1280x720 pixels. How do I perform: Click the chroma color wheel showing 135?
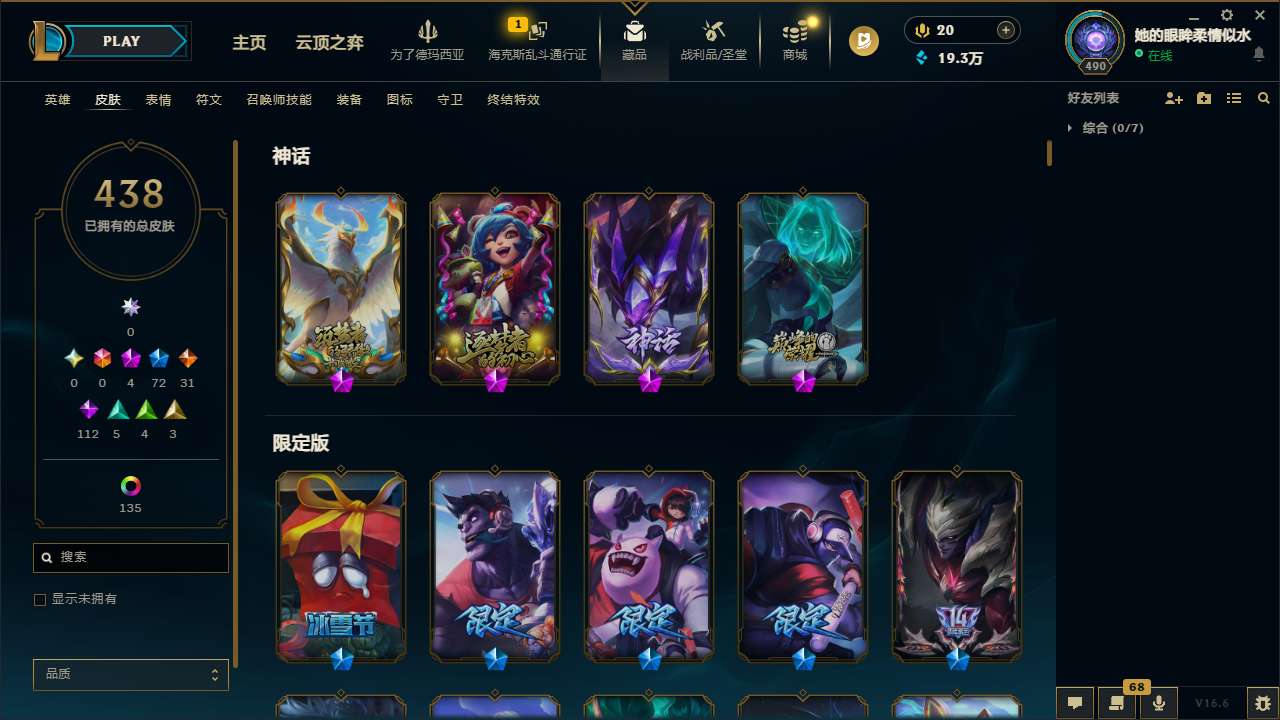[130, 488]
